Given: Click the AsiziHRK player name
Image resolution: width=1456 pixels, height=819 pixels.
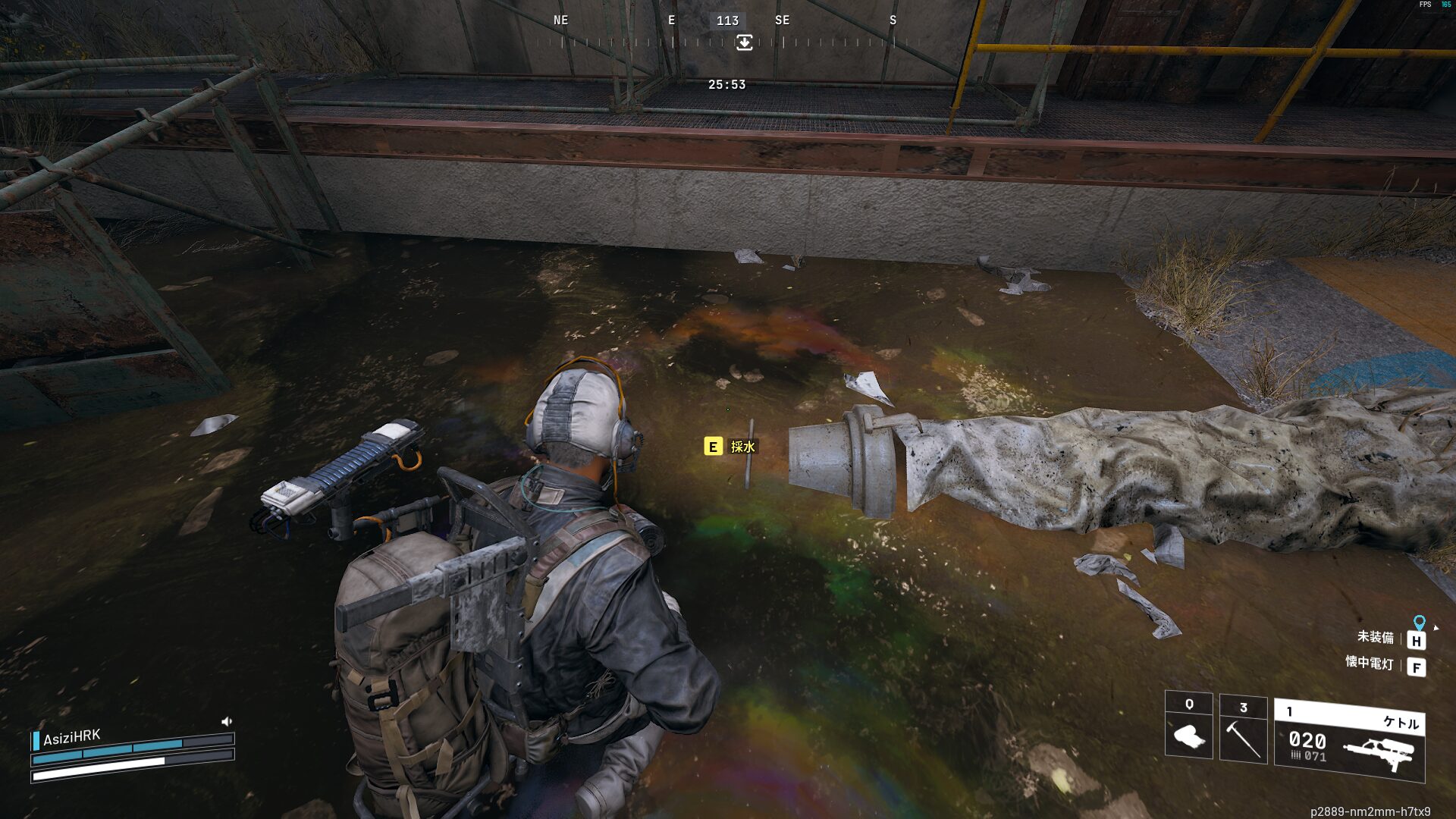Looking at the screenshot, I should point(71,737).
